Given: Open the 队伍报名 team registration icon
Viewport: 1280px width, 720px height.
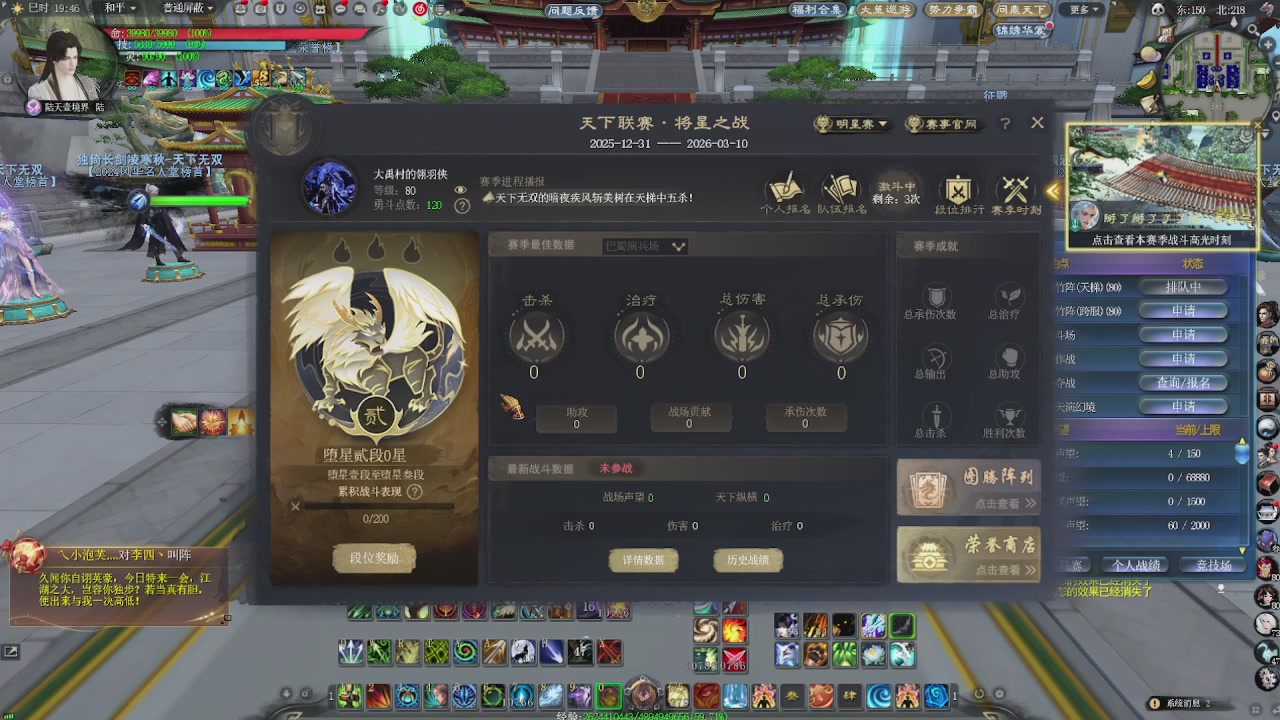Looking at the screenshot, I should (840, 190).
